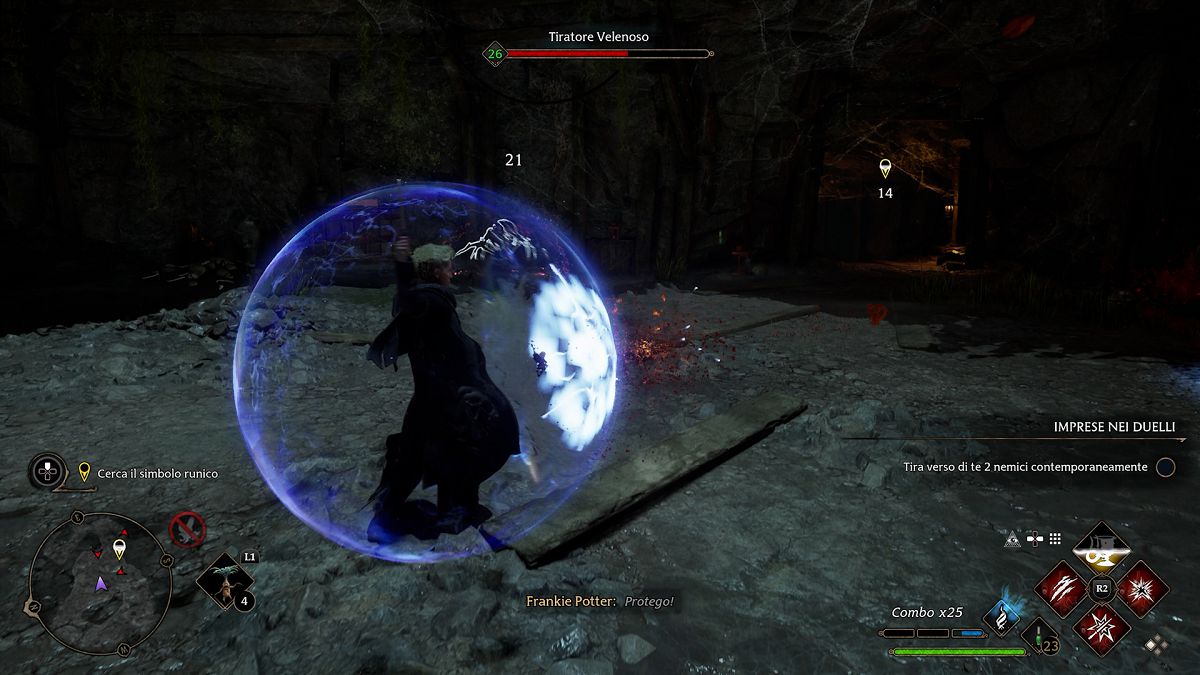Click the four-diamond spell set selector
Image resolution: width=1200 pixels, height=675 pixels.
point(1155,645)
